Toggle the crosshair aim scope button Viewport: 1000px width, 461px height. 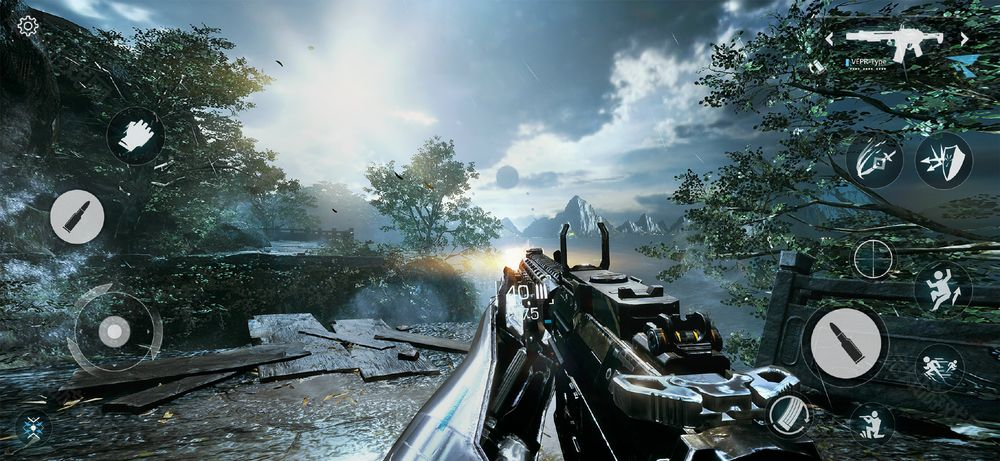[x=872, y=259]
